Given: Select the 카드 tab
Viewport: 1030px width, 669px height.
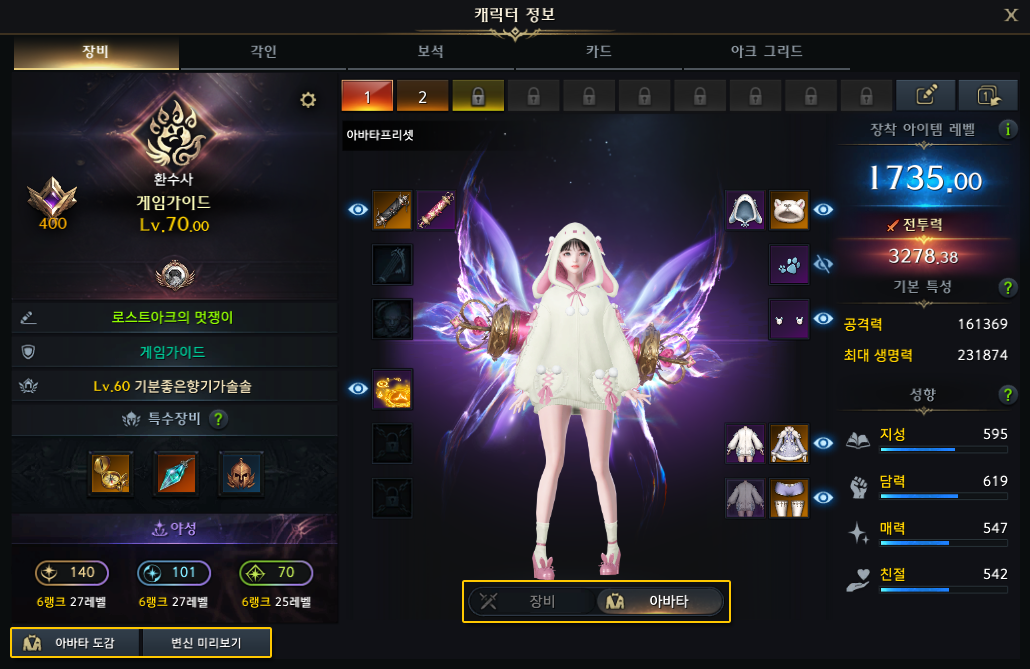Looking at the screenshot, I should click(598, 51).
